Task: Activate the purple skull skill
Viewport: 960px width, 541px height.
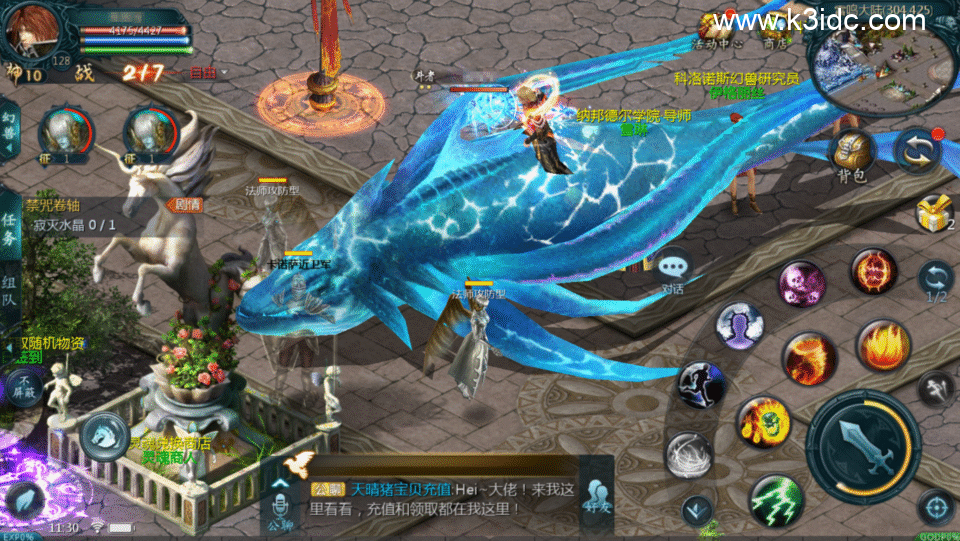Action: (801, 284)
